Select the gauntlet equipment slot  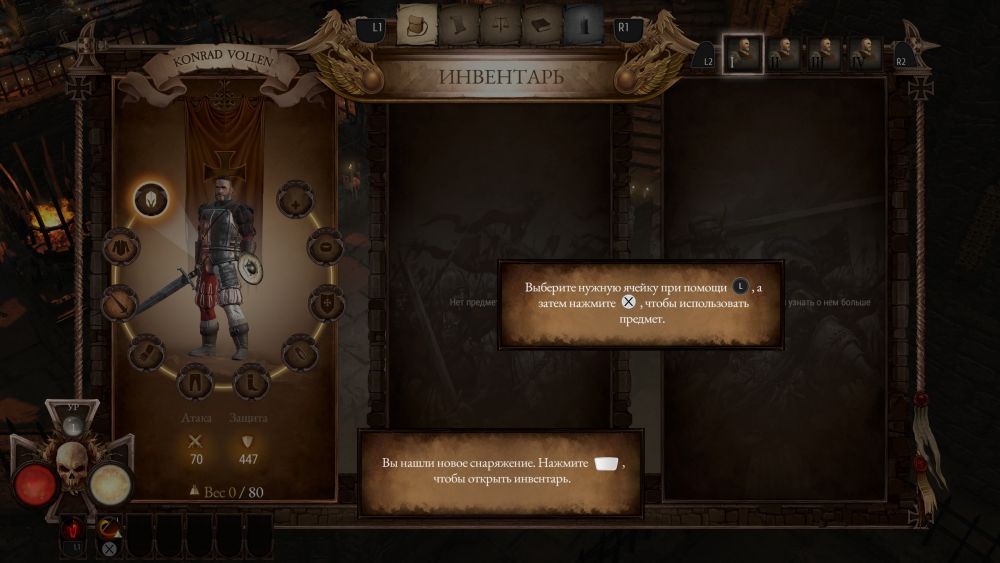point(146,352)
